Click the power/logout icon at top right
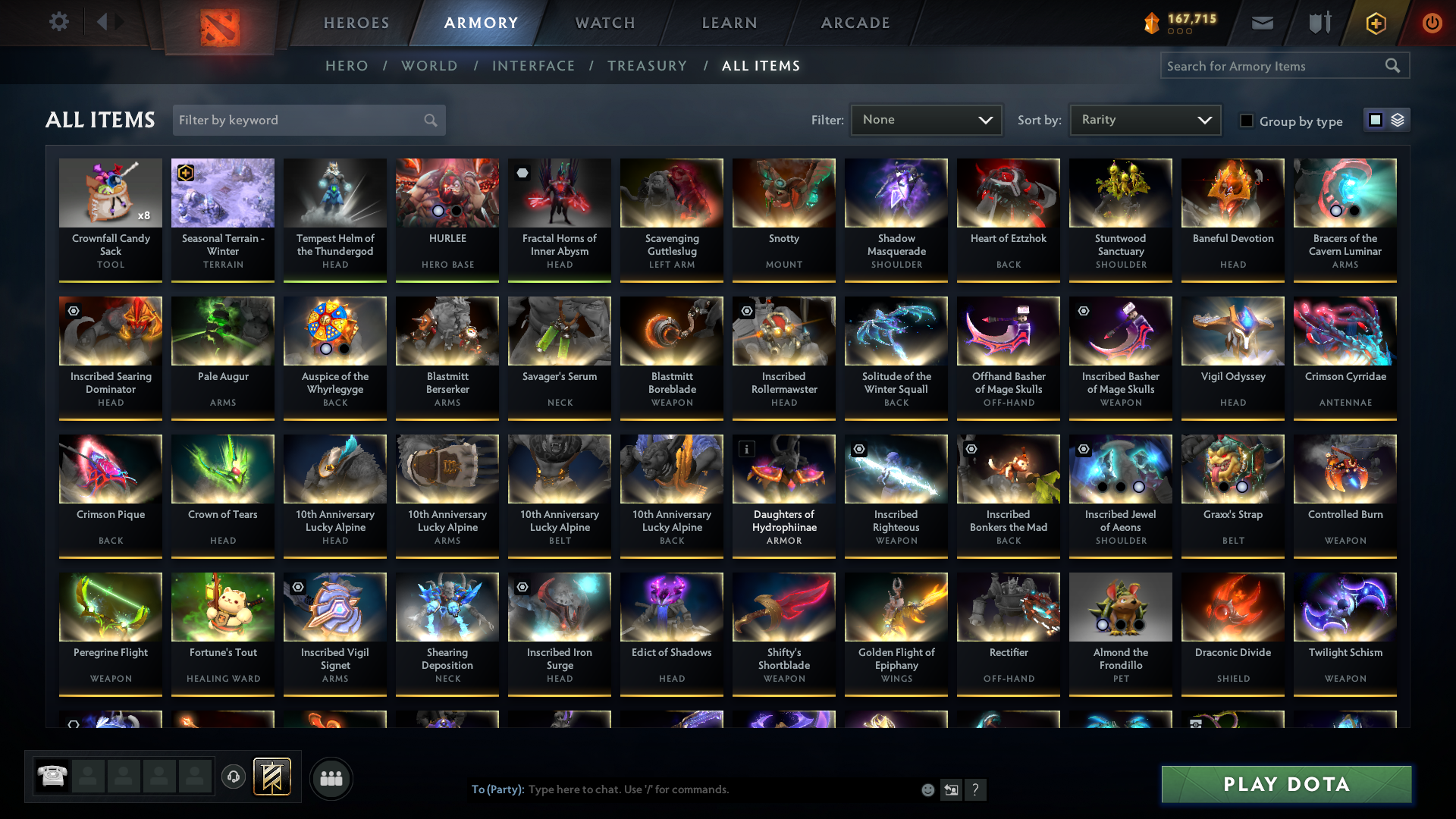Screen dimensions: 1456x819 point(1432,23)
